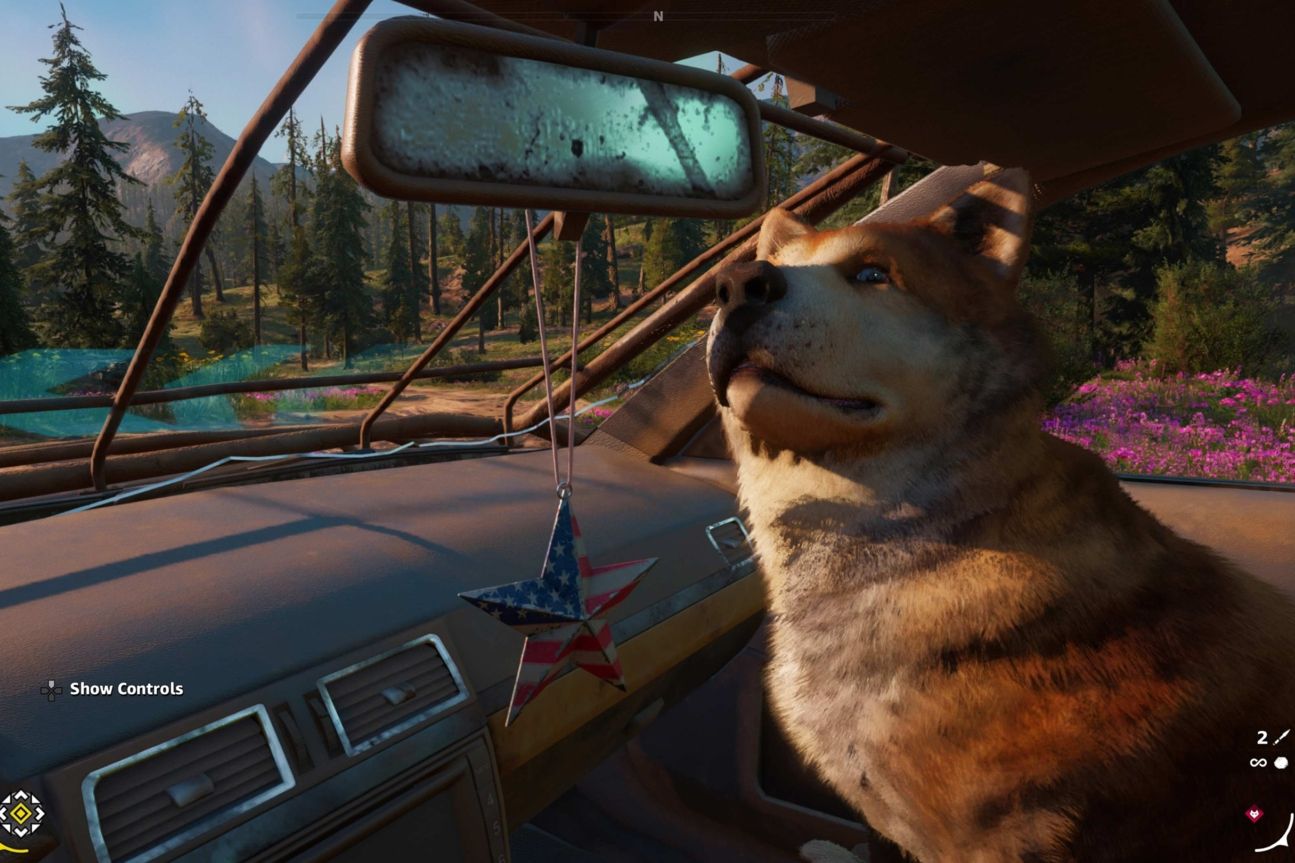This screenshot has height=863, width=1295.
Task: Click the N marker on the compass
Action: 658,16
